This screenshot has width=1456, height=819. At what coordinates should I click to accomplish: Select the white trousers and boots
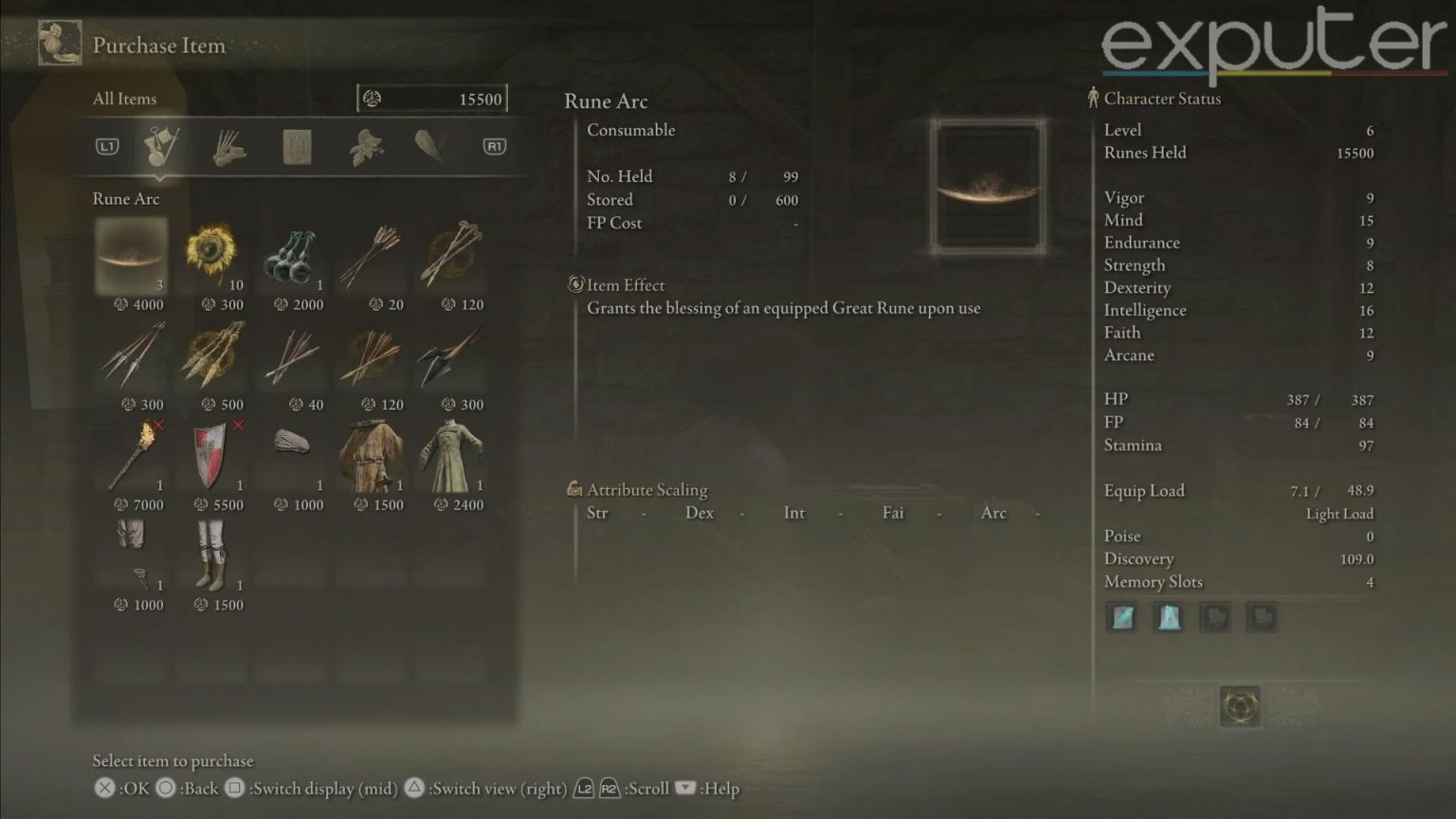tap(210, 555)
